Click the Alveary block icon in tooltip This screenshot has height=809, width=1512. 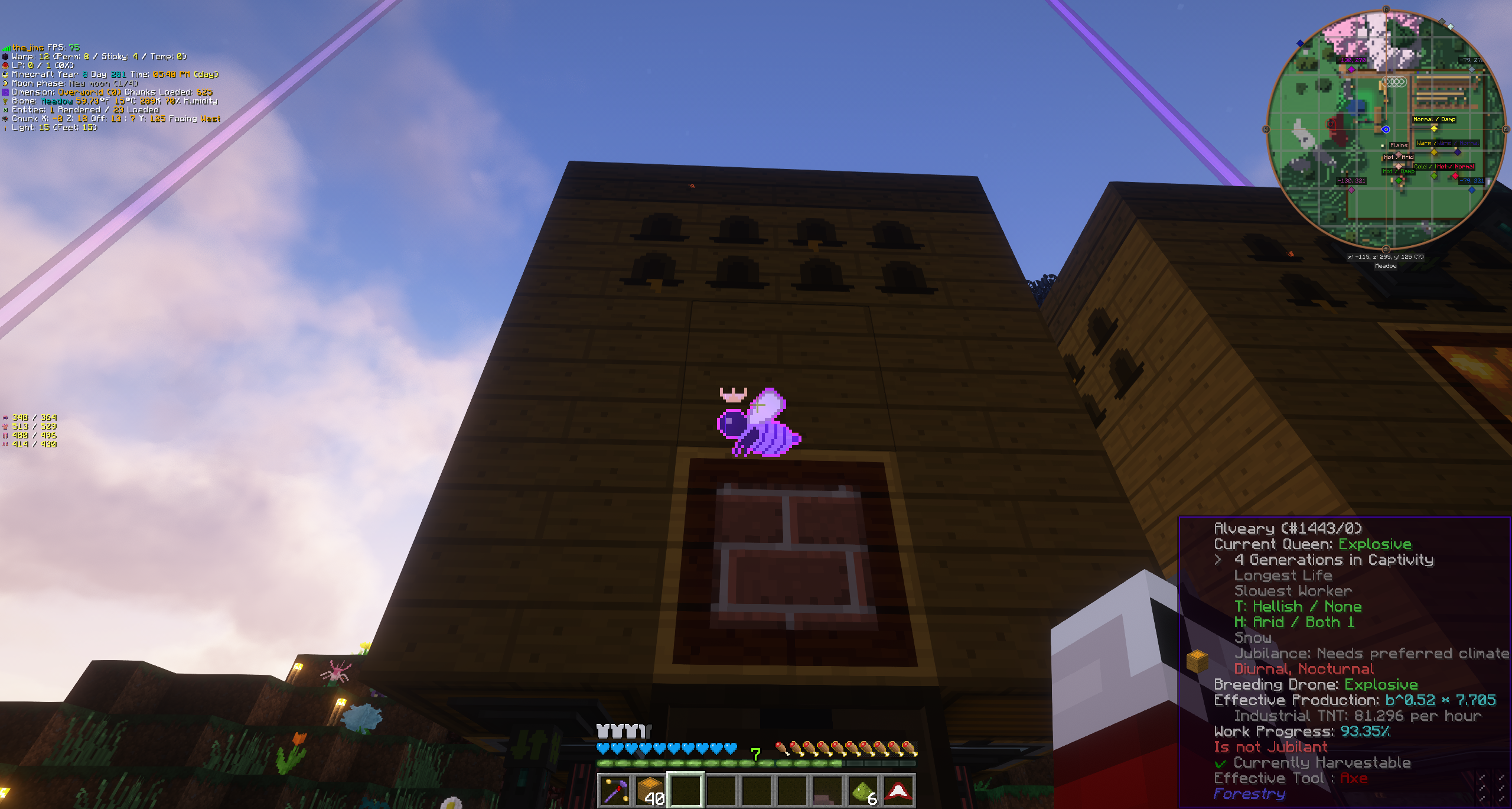pyautogui.click(x=1197, y=661)
